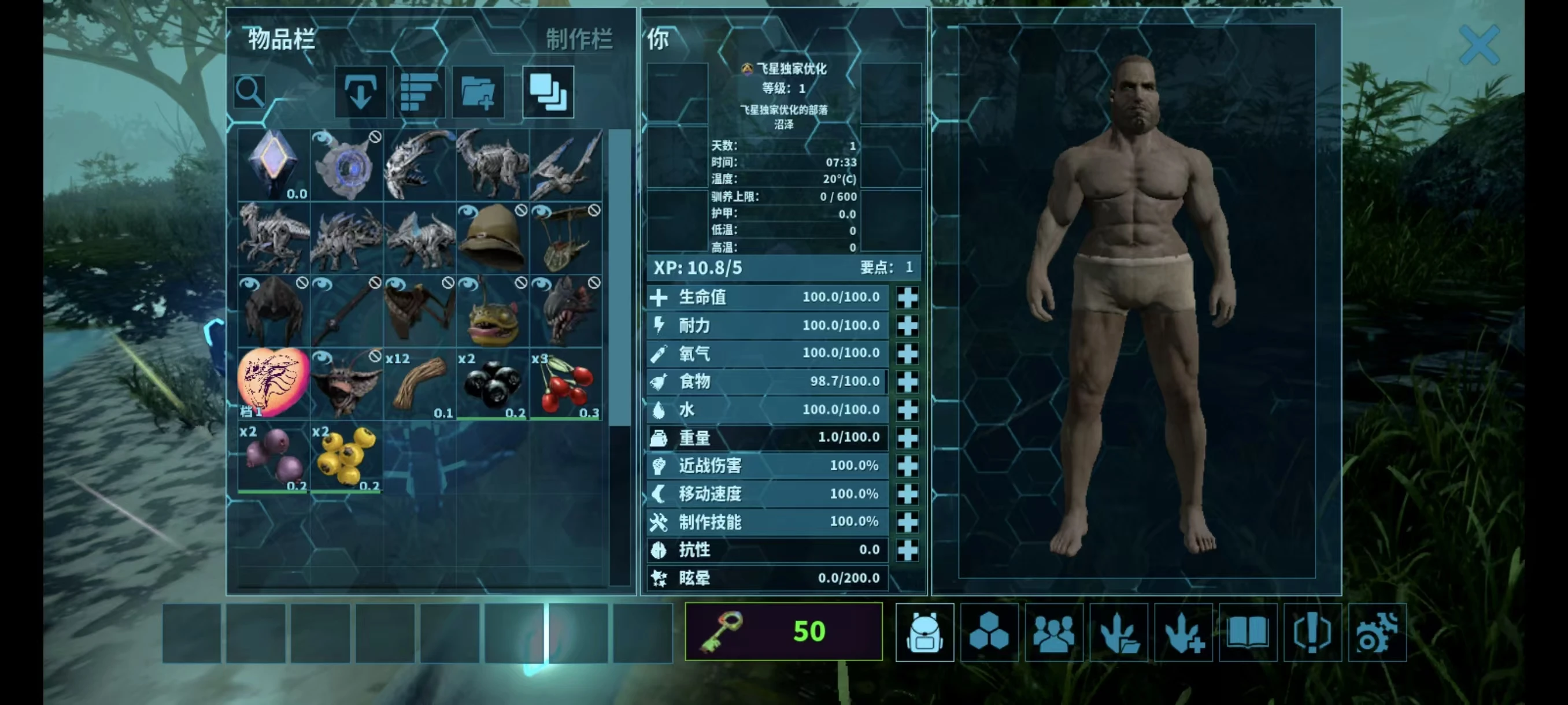1568x705 pixels.
Task: Toggle the stacked squares button
Action: (x=548, y=92)
